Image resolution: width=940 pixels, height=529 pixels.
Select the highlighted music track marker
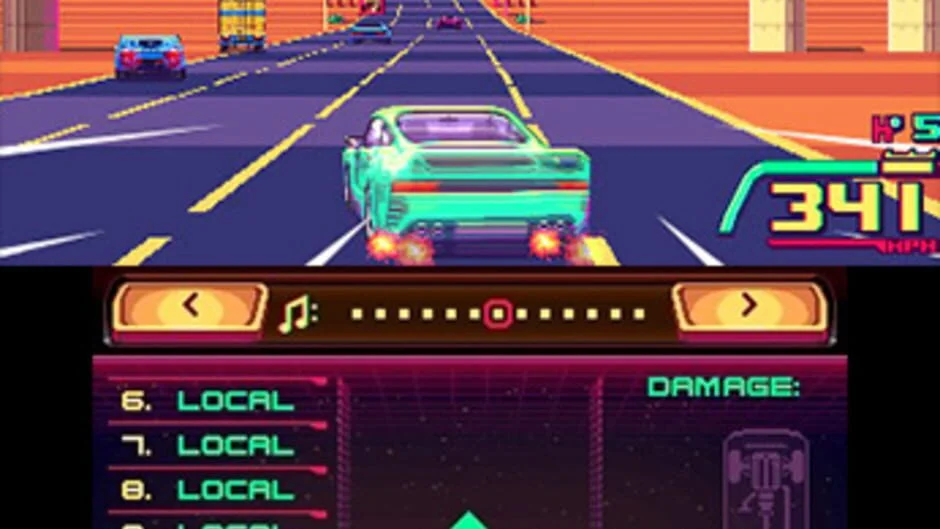(x=497, y=314)
